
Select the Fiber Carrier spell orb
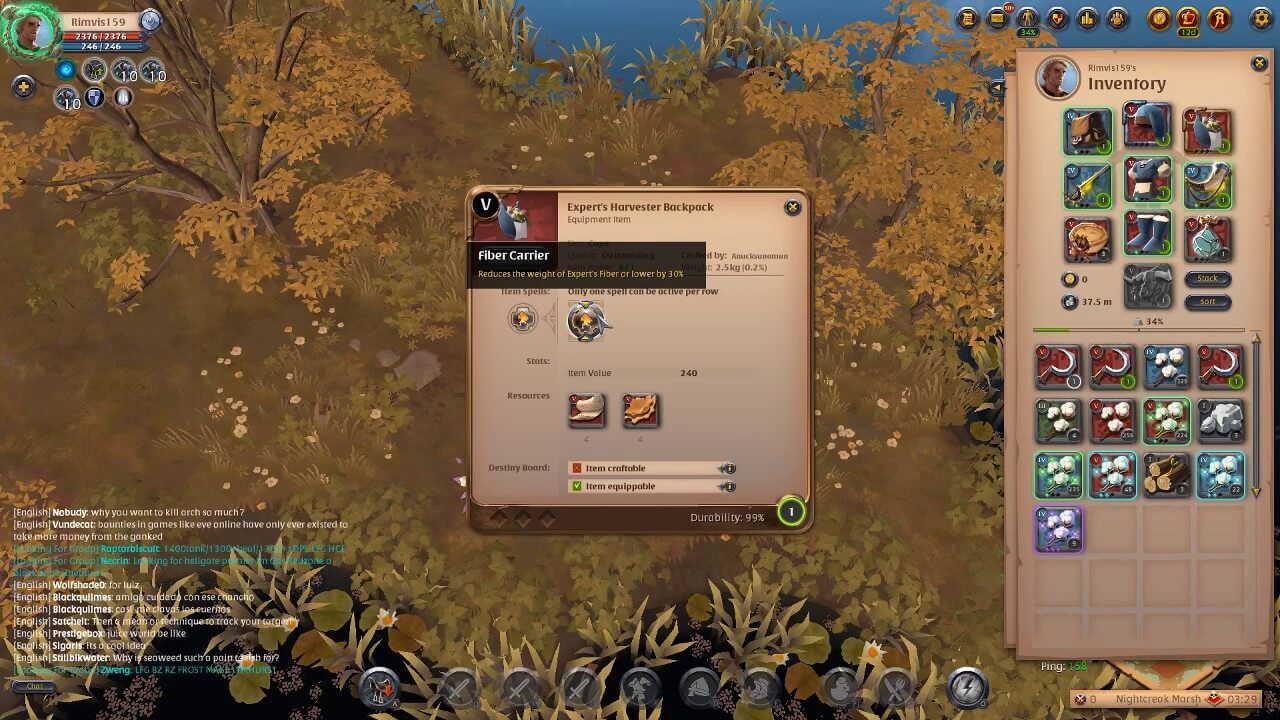587,322
